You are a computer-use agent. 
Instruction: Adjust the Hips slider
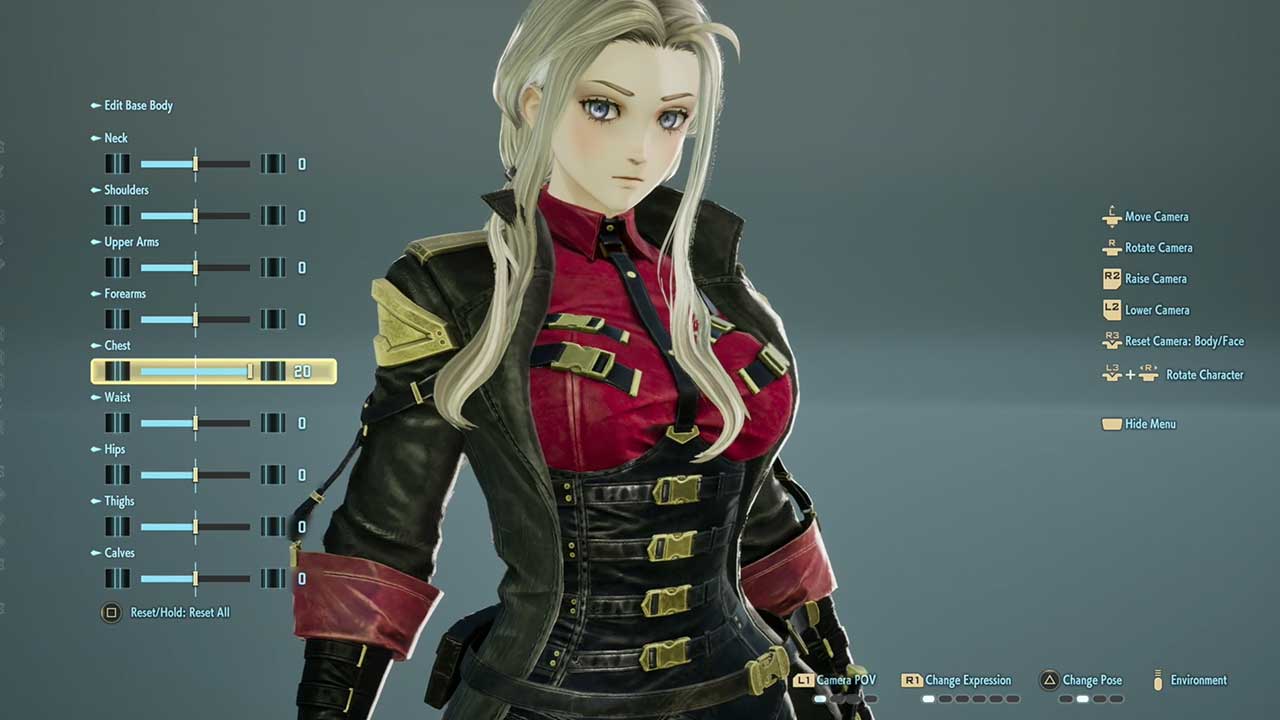point(195,475)
